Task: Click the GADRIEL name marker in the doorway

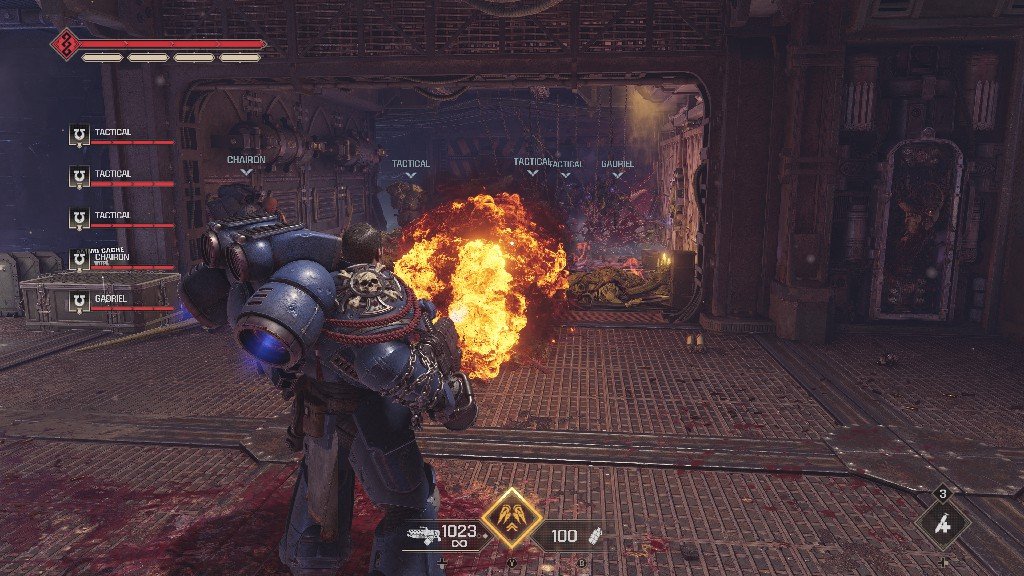Action: 617,164
